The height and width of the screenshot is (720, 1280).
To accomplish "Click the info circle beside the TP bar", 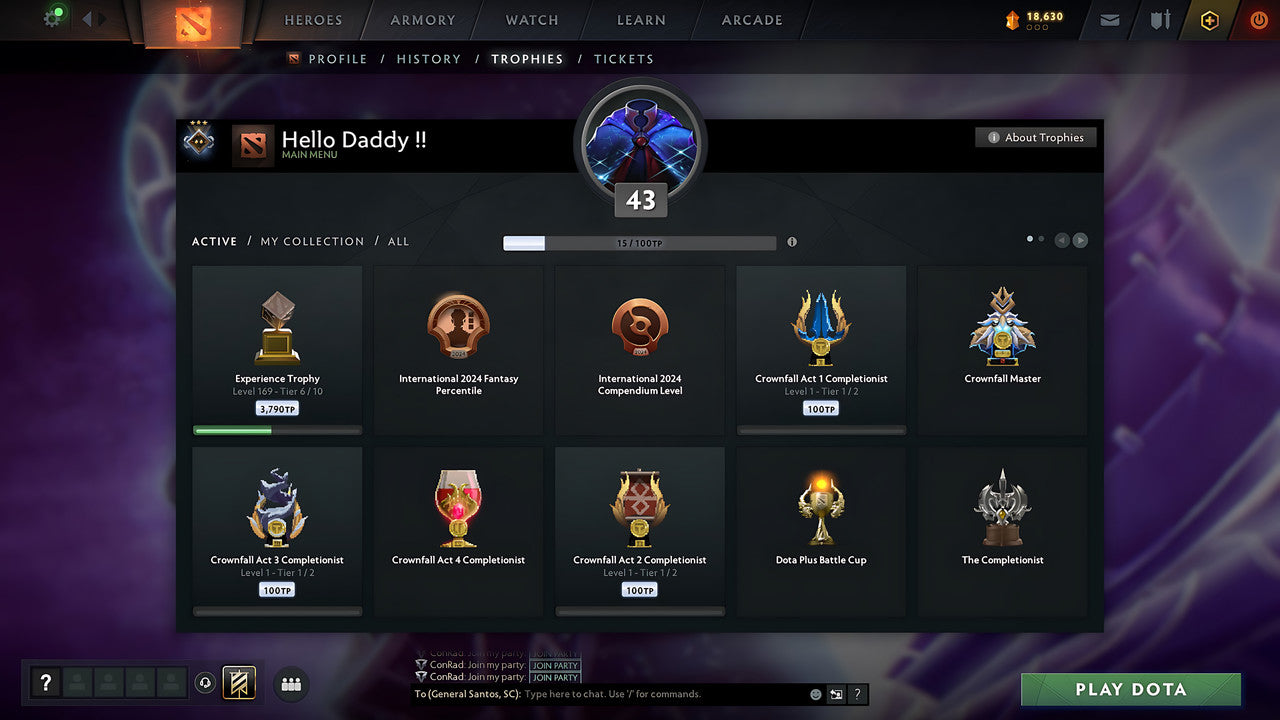I will [x=793, y=241].
